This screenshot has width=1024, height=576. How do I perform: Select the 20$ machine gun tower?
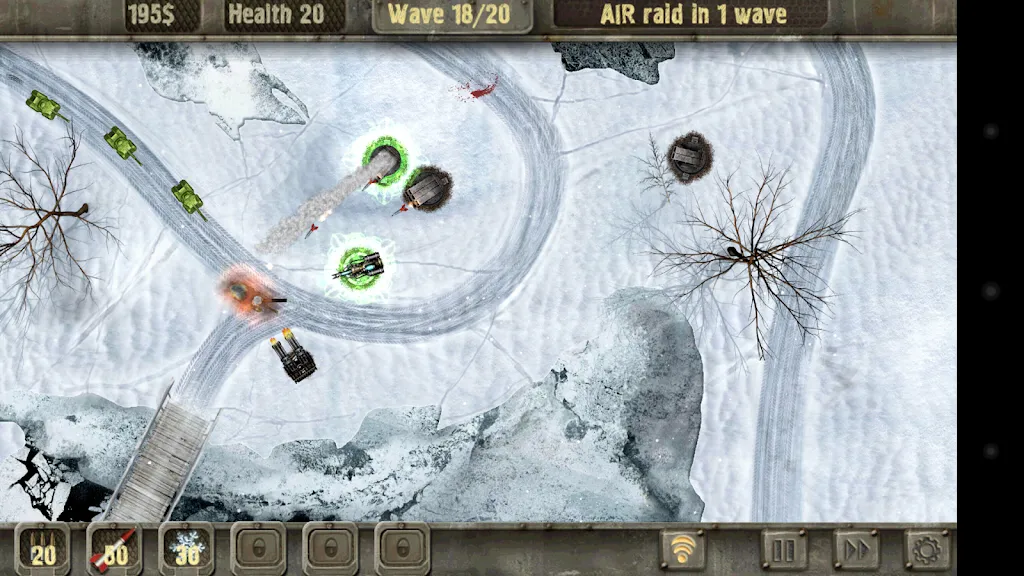[43, 549]
